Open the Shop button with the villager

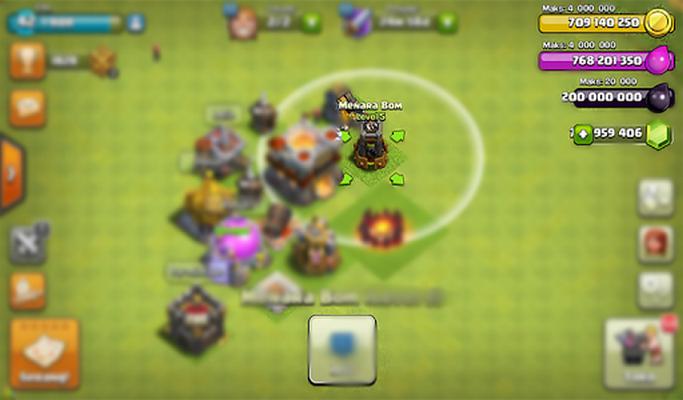(639, 354)
